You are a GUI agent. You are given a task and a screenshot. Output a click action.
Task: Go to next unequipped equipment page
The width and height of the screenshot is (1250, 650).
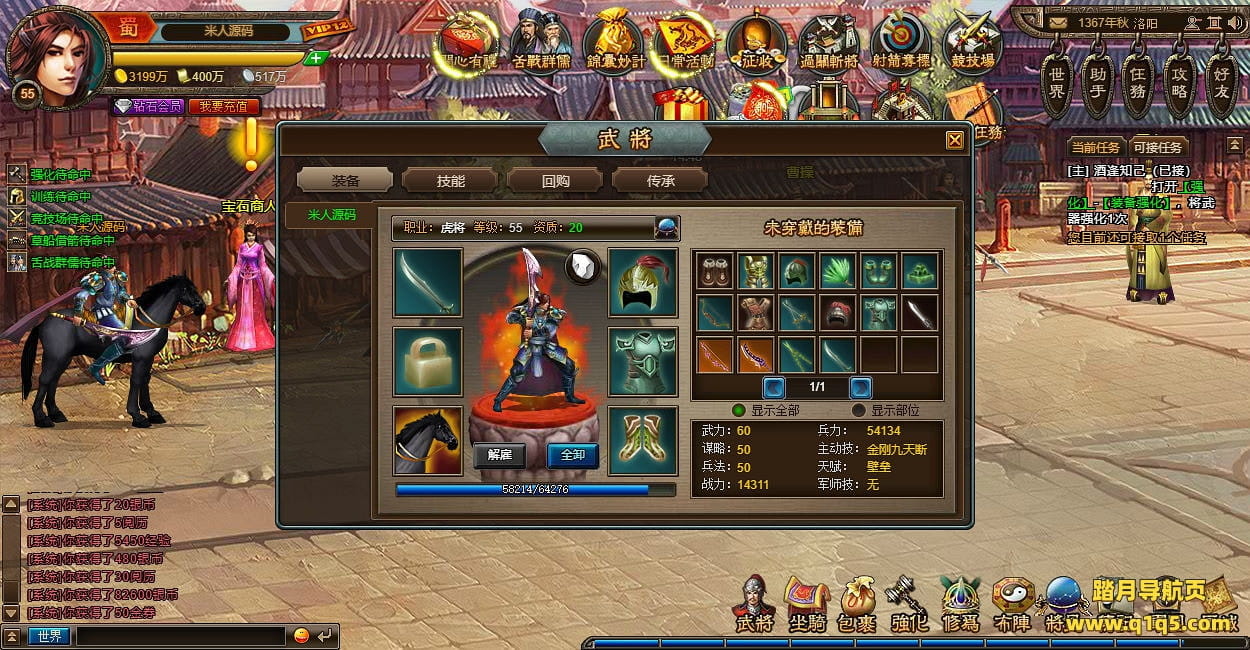[x=860, y=387]
